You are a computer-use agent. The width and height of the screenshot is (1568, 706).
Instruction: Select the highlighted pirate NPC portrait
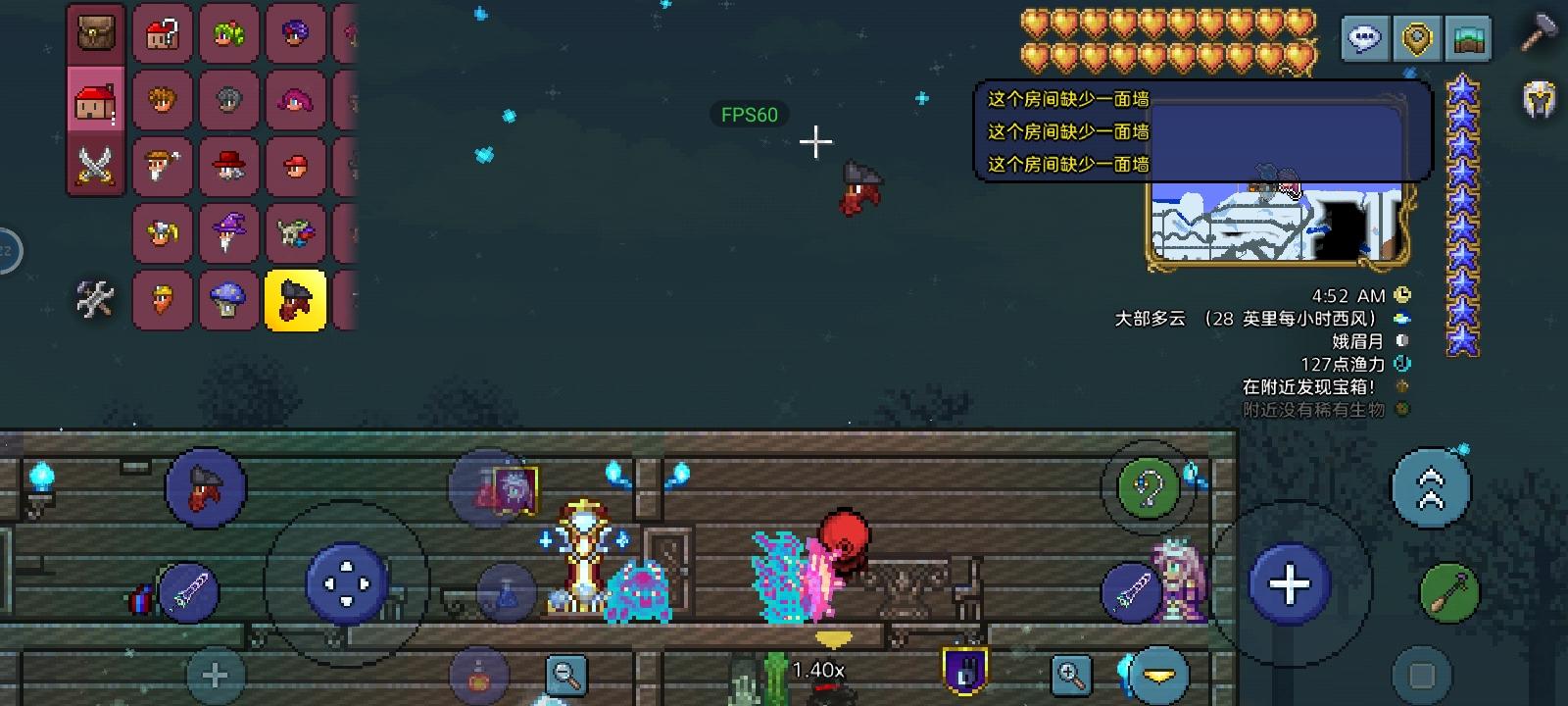(292, 299)
